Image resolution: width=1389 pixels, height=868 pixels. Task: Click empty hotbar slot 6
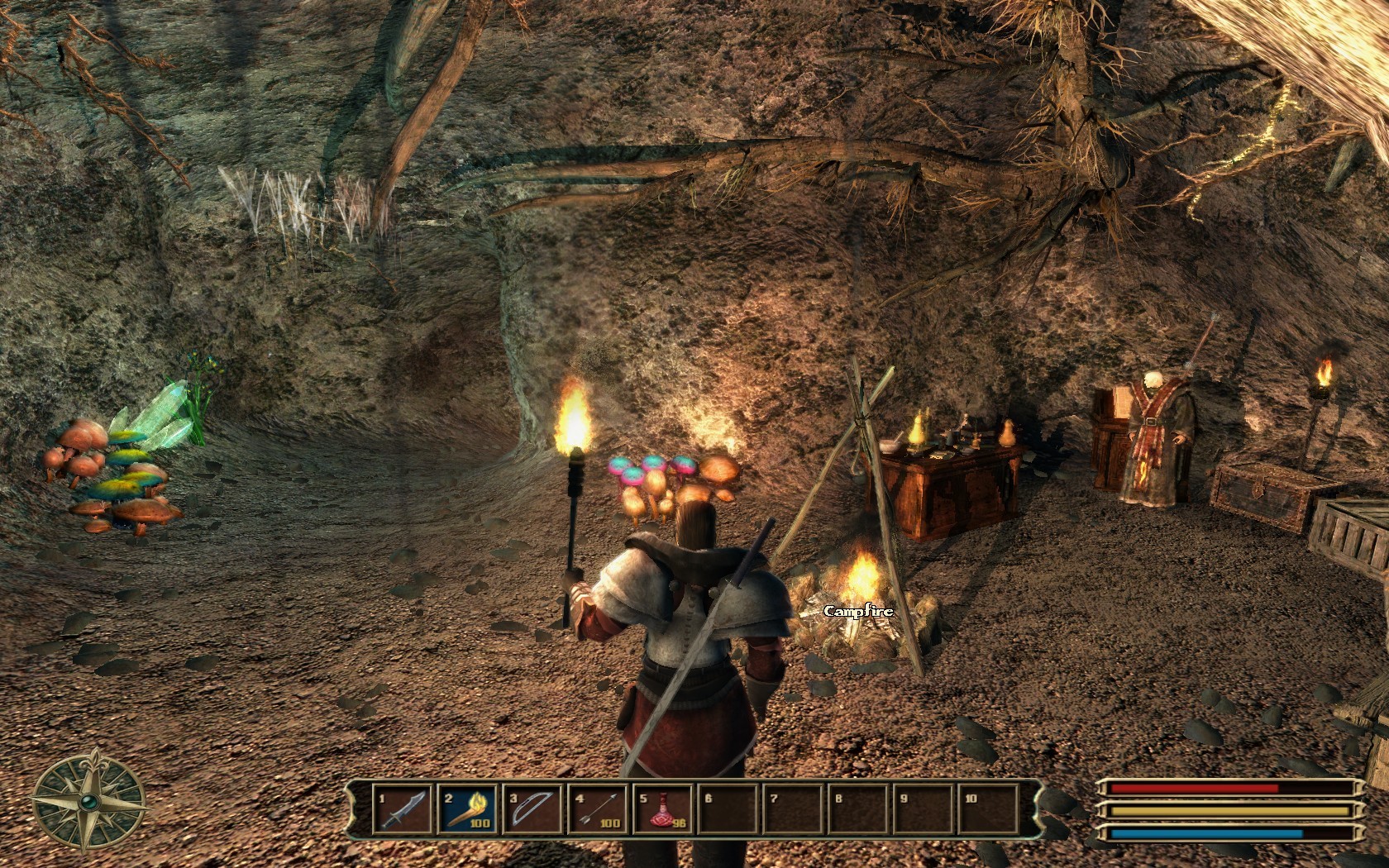[x=728, y=809]
